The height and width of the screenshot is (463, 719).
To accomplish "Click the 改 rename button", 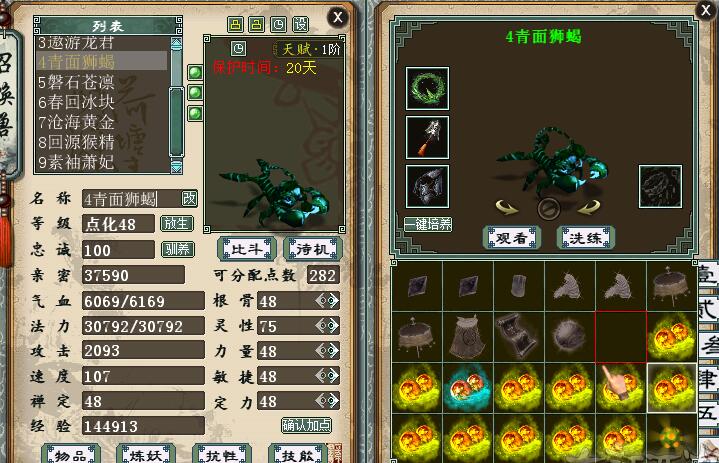I will [189, 198].
